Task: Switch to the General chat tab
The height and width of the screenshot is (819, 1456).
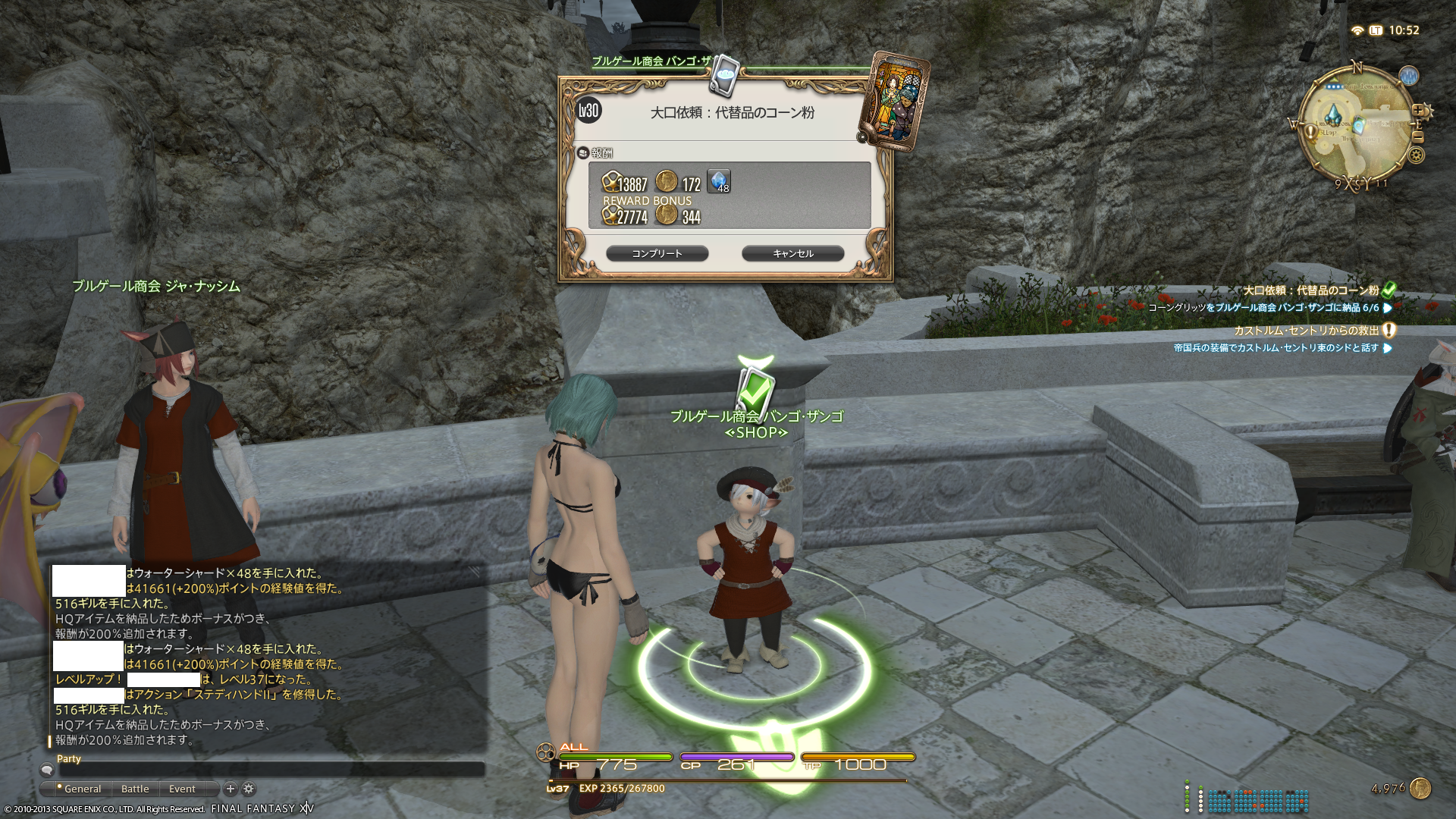Action: coord(82,789)
